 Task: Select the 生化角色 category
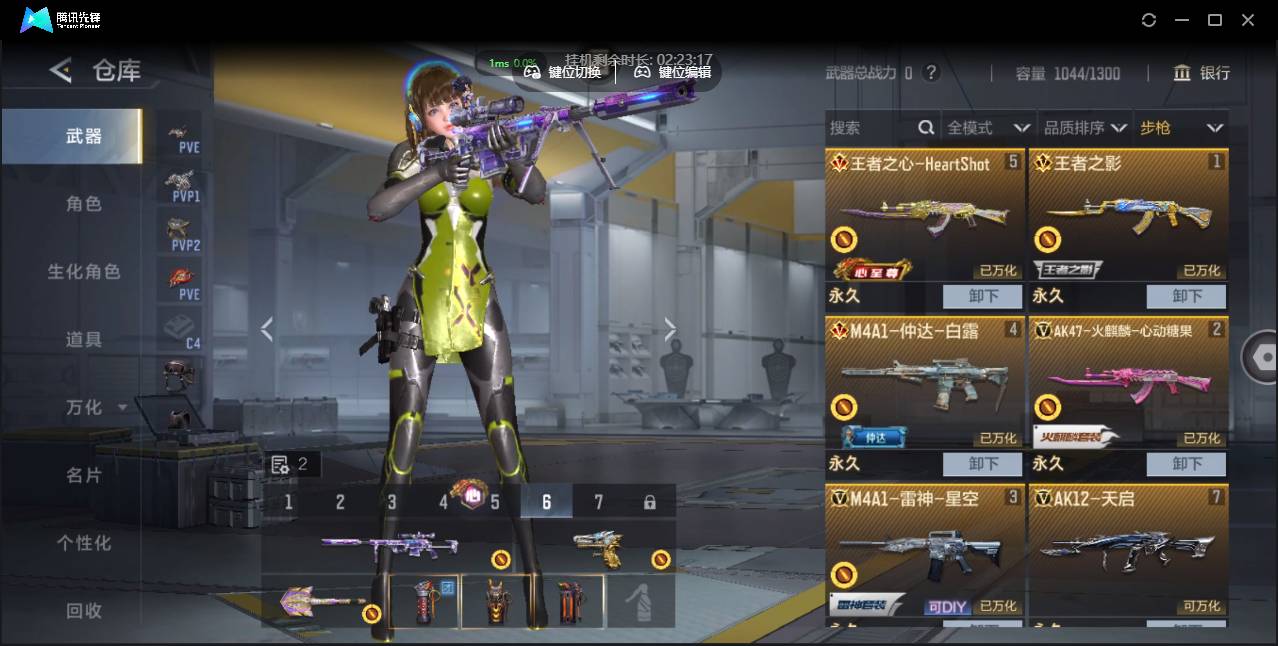click(x=84, y=272)
